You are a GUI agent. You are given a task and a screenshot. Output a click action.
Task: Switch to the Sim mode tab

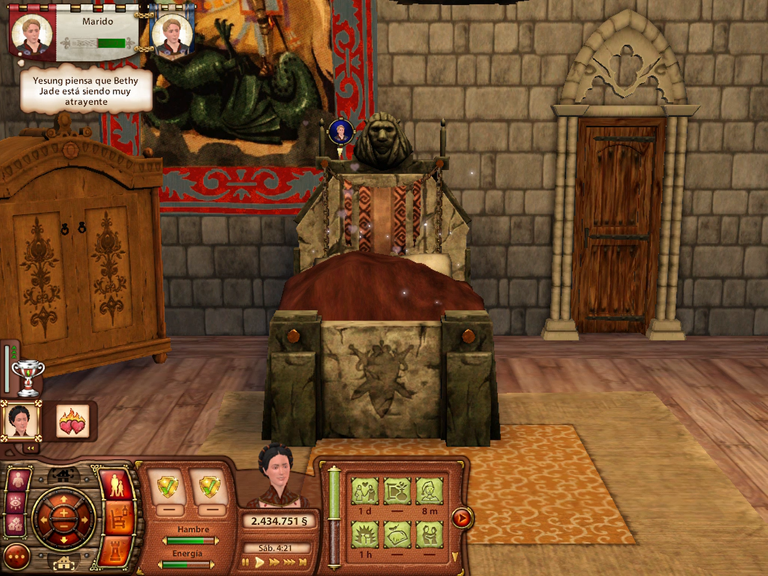tap(116, 487)
